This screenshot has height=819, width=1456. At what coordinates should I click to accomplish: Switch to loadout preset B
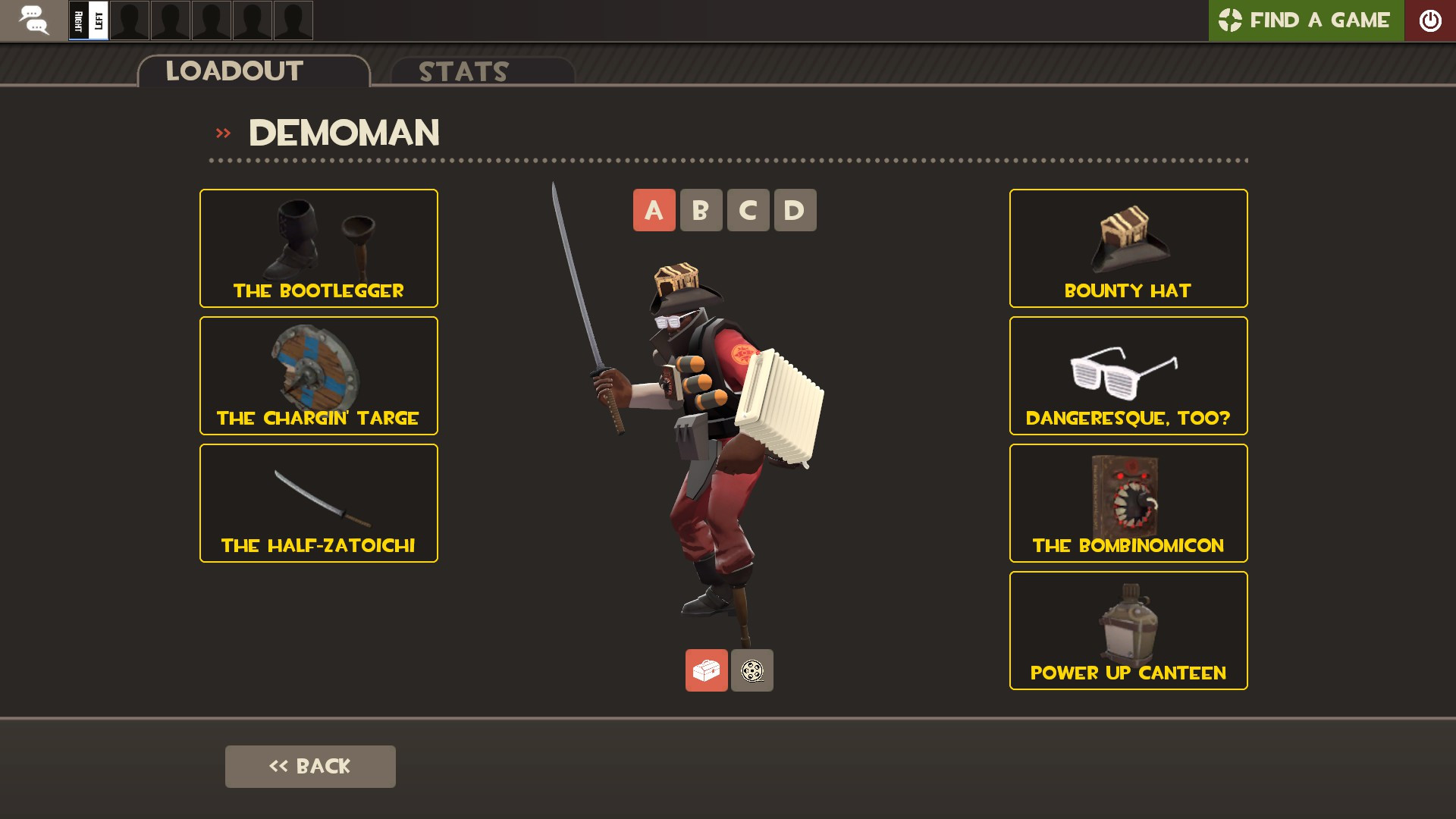701,210
